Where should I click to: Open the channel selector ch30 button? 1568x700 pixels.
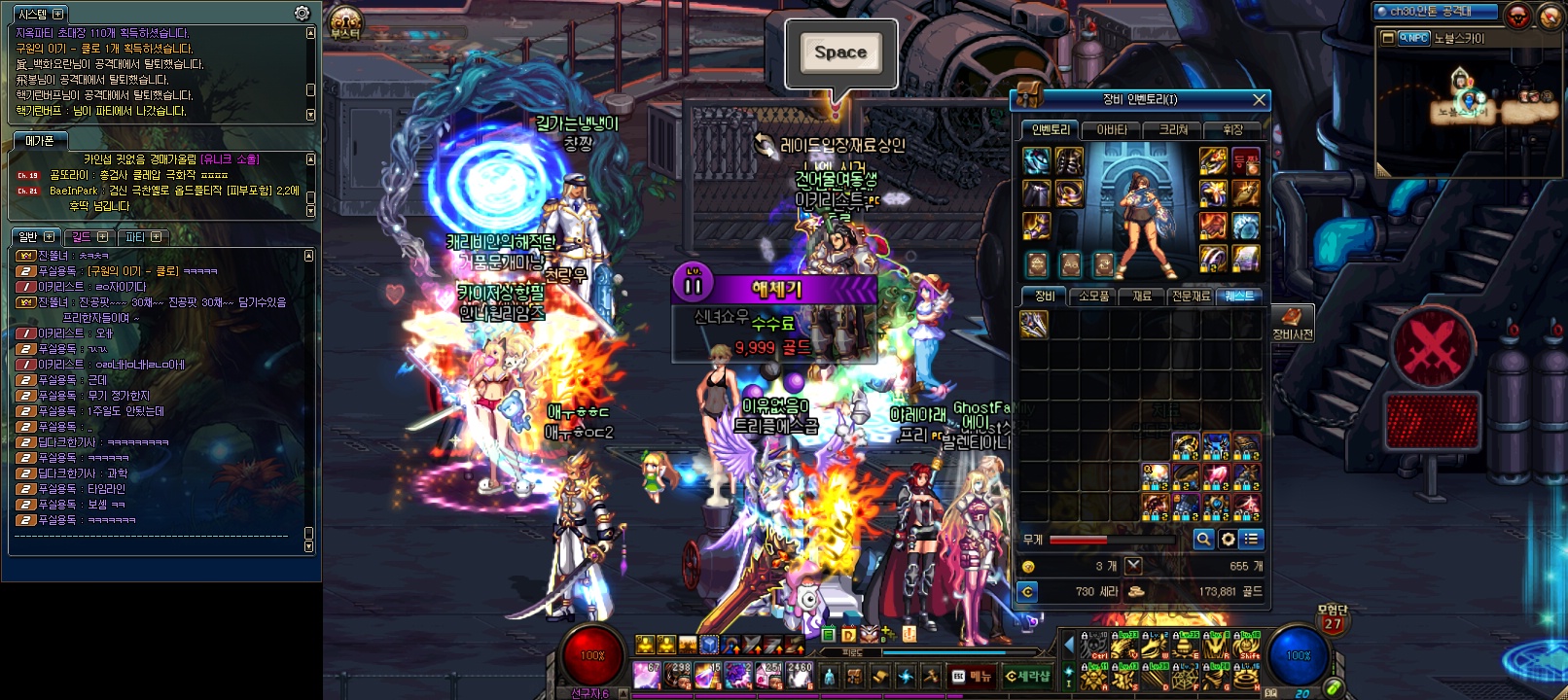(1429, 12)
